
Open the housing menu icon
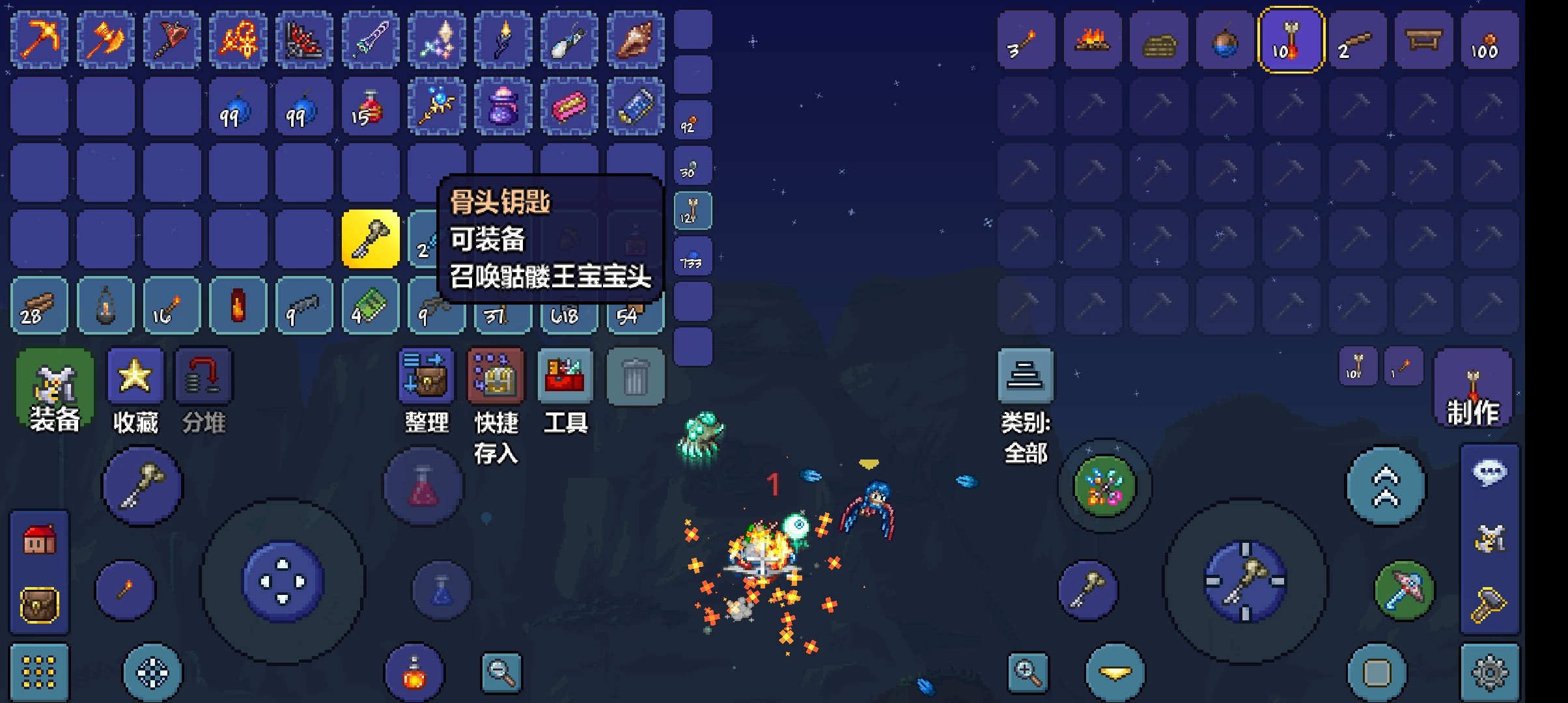(39, 539)
